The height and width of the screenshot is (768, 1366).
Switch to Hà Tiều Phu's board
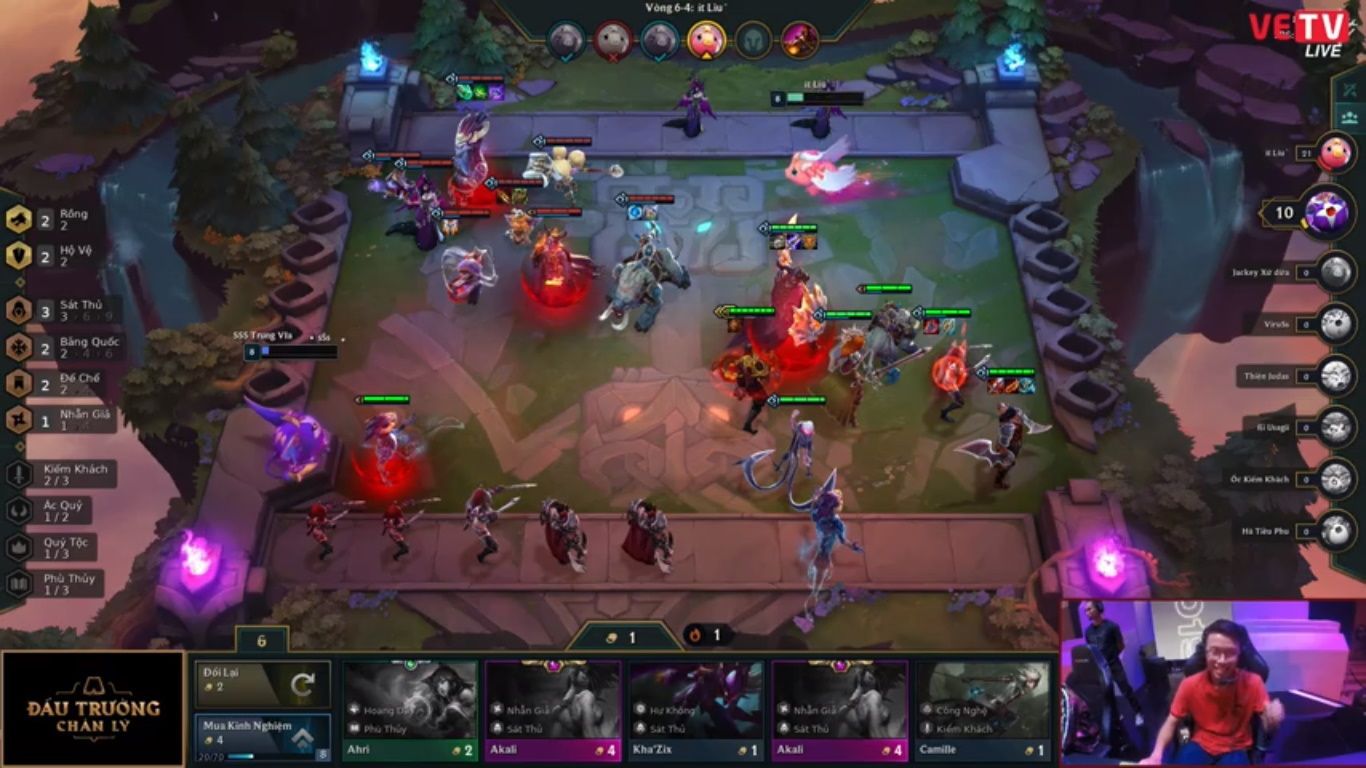(1335, 531)
